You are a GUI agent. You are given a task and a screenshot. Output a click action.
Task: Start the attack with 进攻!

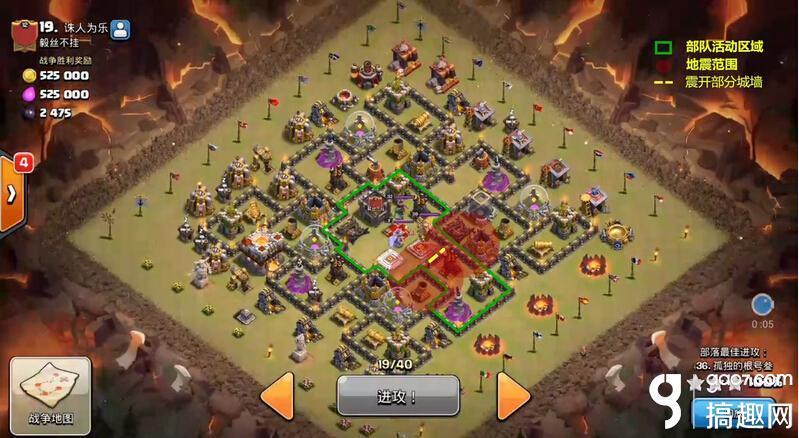point(397,396)
